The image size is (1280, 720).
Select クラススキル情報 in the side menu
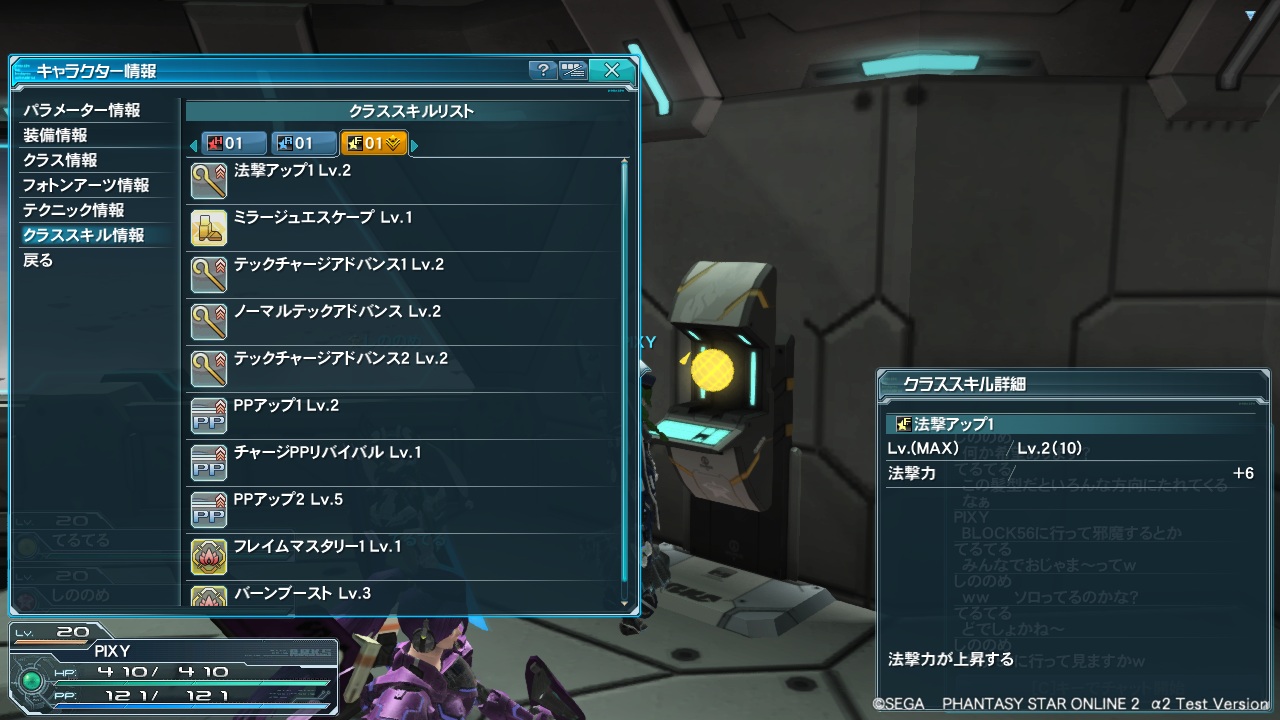pos(84,235)
